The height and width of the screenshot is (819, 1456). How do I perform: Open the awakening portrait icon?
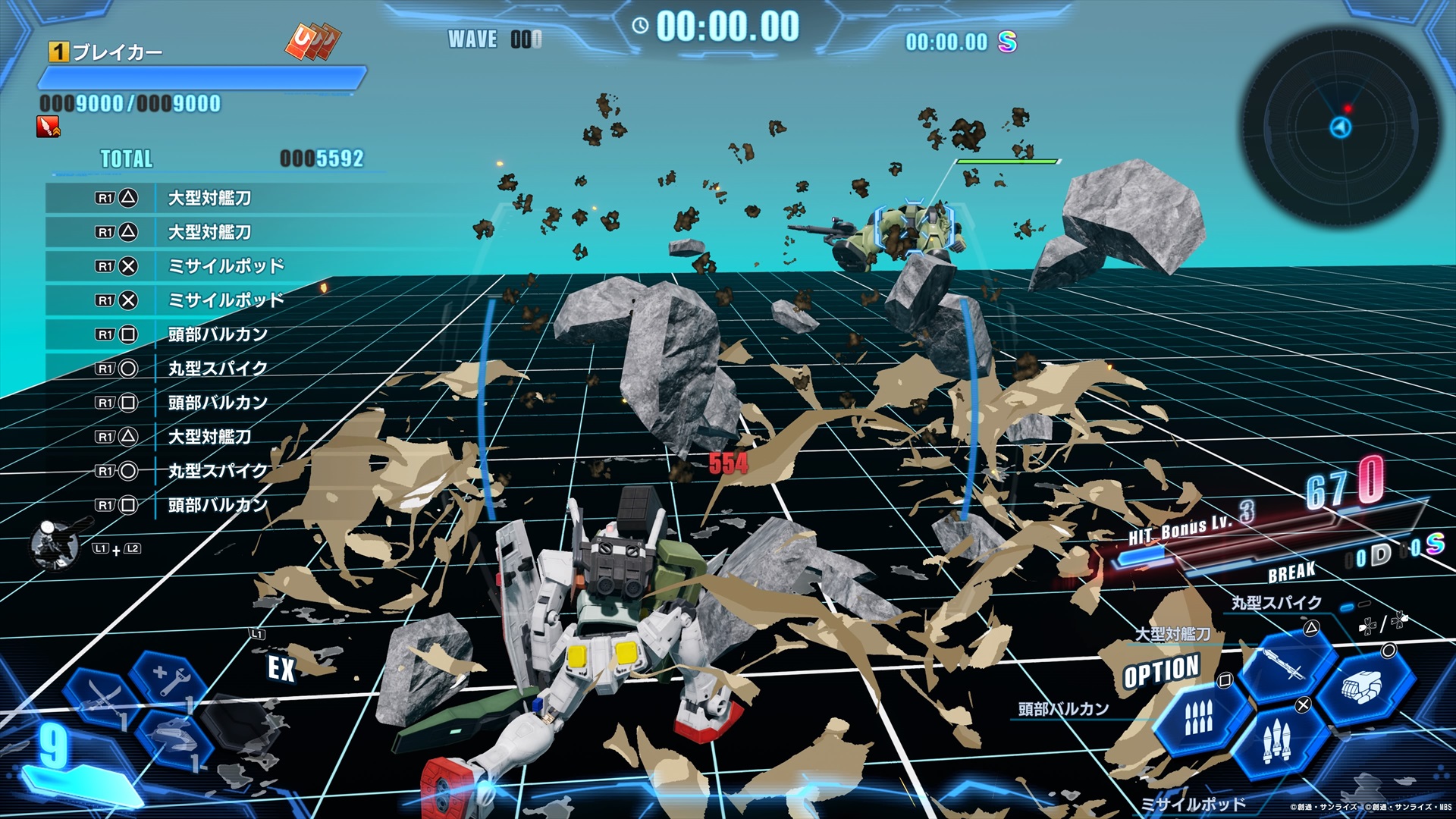(55, 544)
